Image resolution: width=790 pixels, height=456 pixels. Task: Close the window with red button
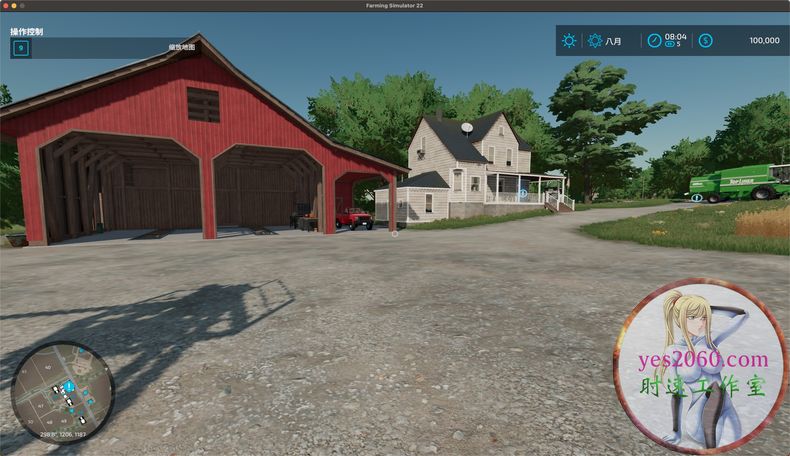[x=7, y=5]
